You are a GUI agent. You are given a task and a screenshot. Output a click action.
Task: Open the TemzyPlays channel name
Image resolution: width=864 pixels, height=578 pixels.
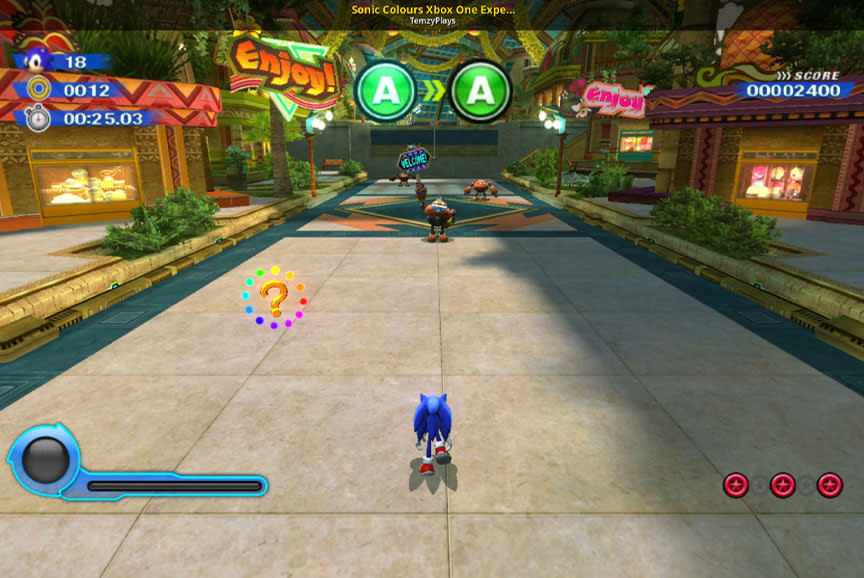coord(432,21)
